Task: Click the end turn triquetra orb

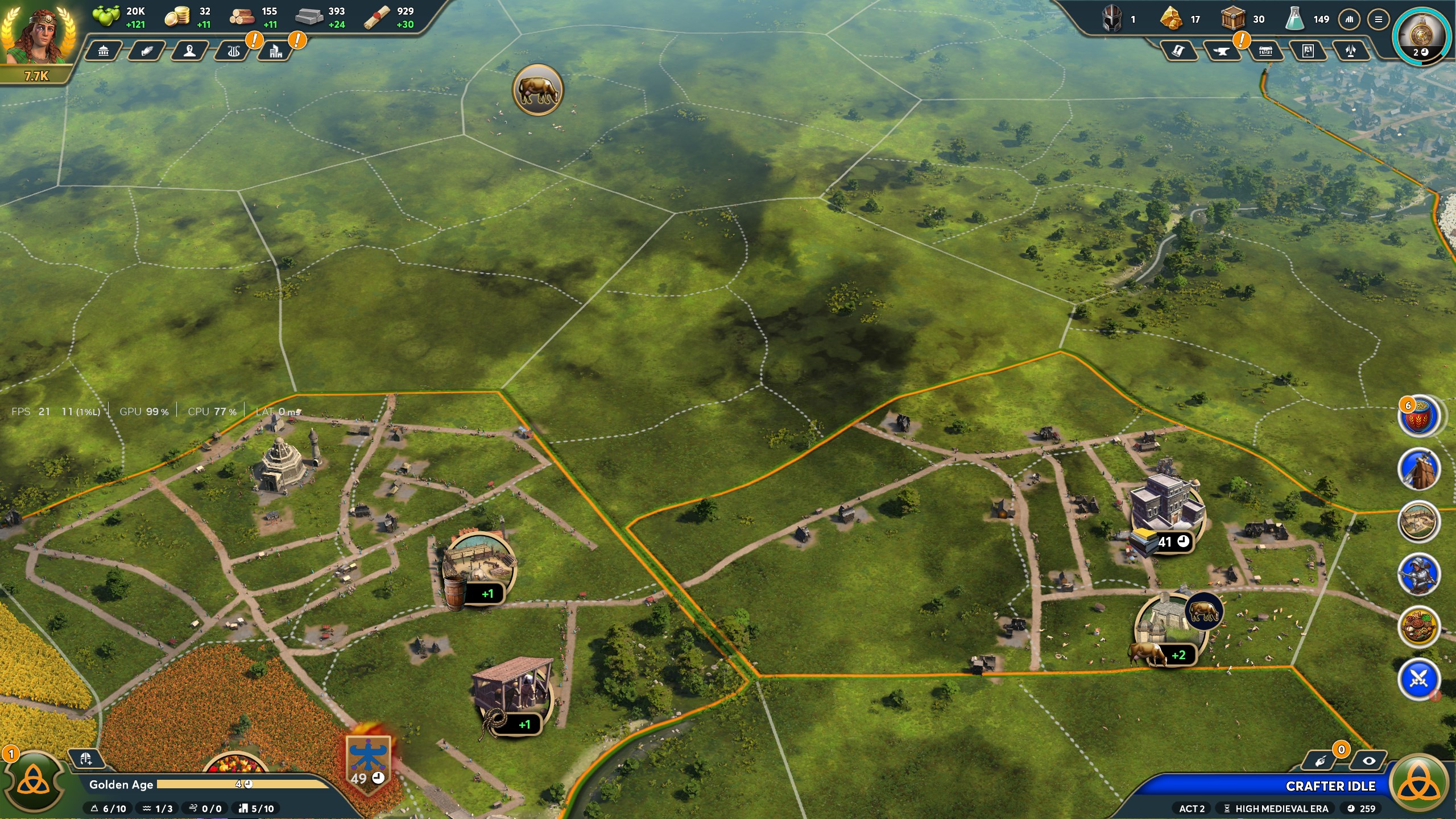Action: 1420,785
